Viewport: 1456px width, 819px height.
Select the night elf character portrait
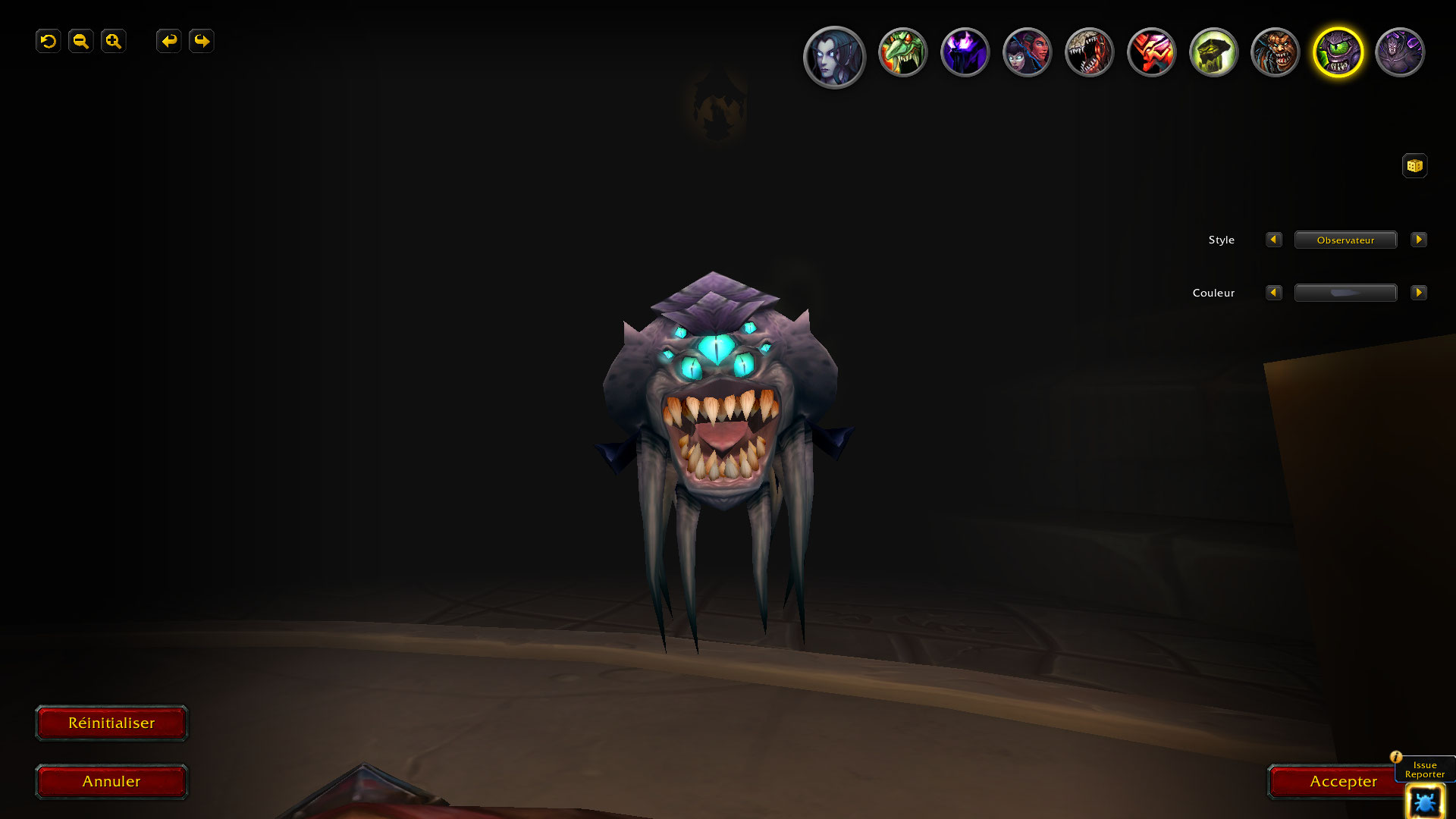[x=834, y=57]
